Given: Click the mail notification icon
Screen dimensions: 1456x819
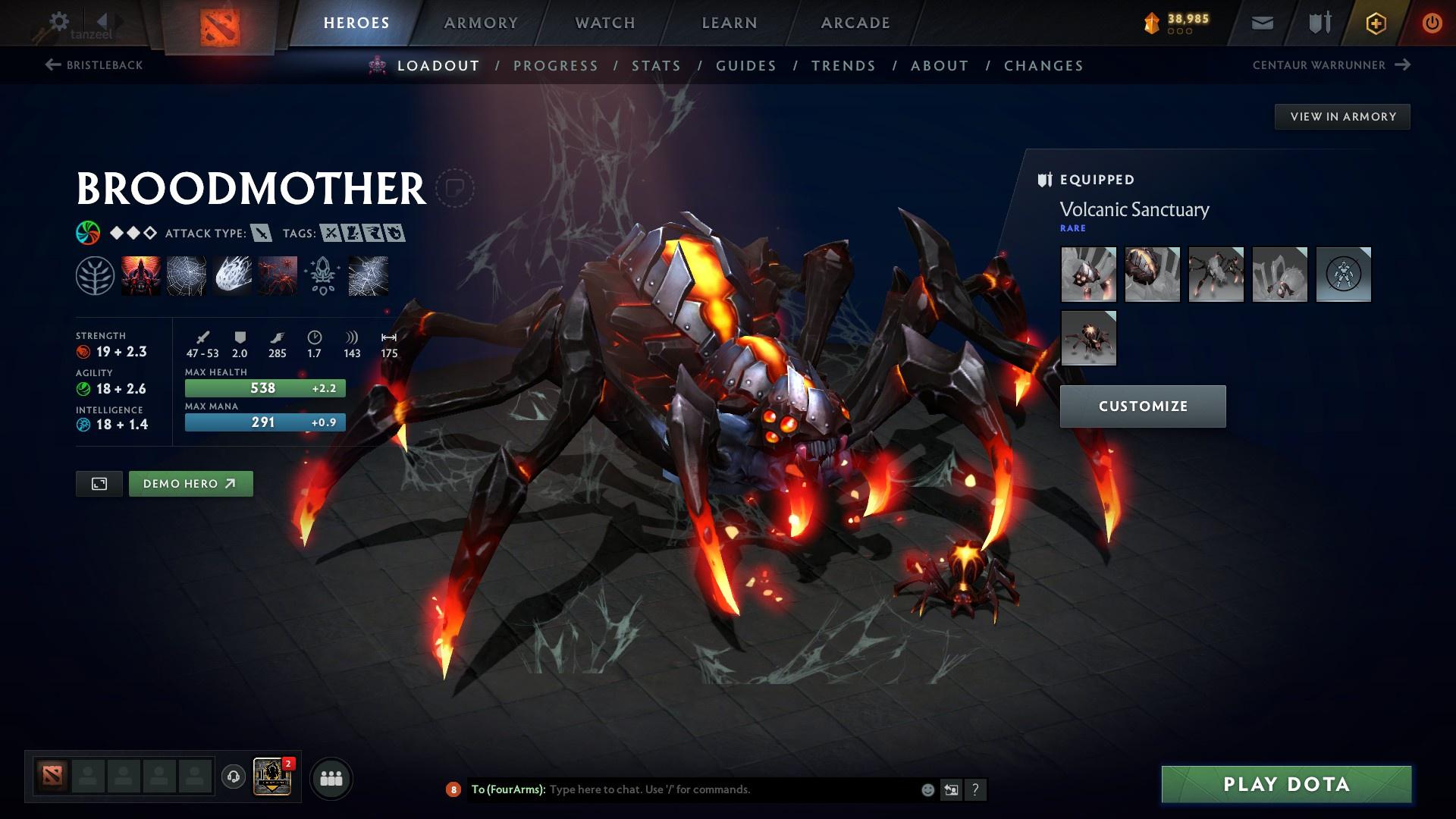Looking at the screenshot, I should (x=1261, y=23).
